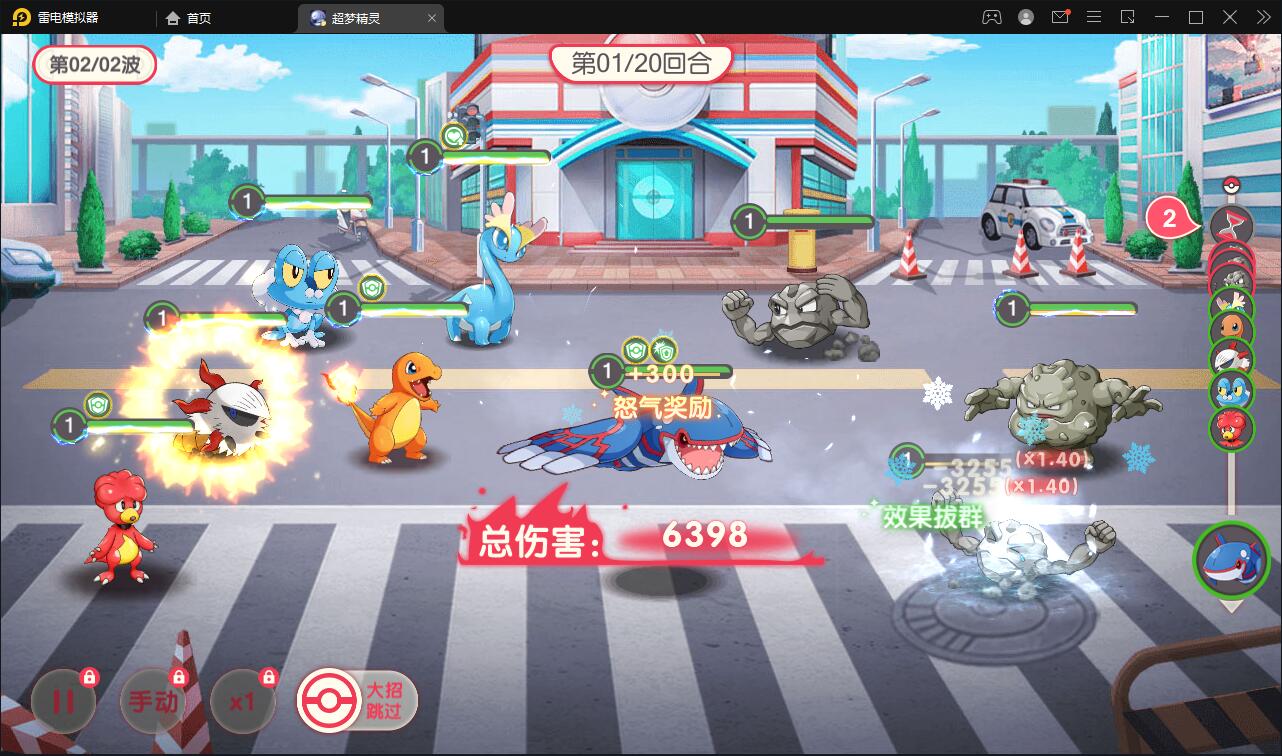Click the 第01/20回合 round counter banner

(640, 62)
